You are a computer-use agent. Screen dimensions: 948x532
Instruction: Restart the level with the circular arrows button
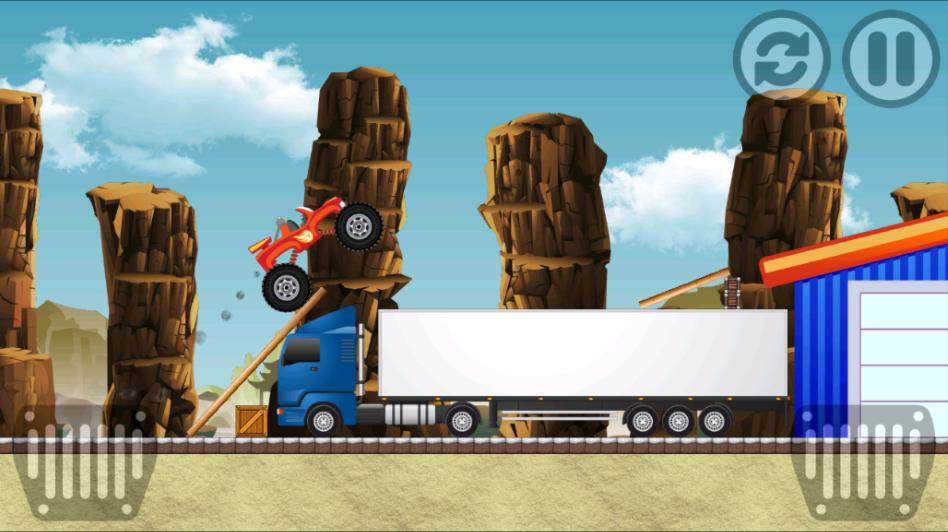click(x=781, y=58)
